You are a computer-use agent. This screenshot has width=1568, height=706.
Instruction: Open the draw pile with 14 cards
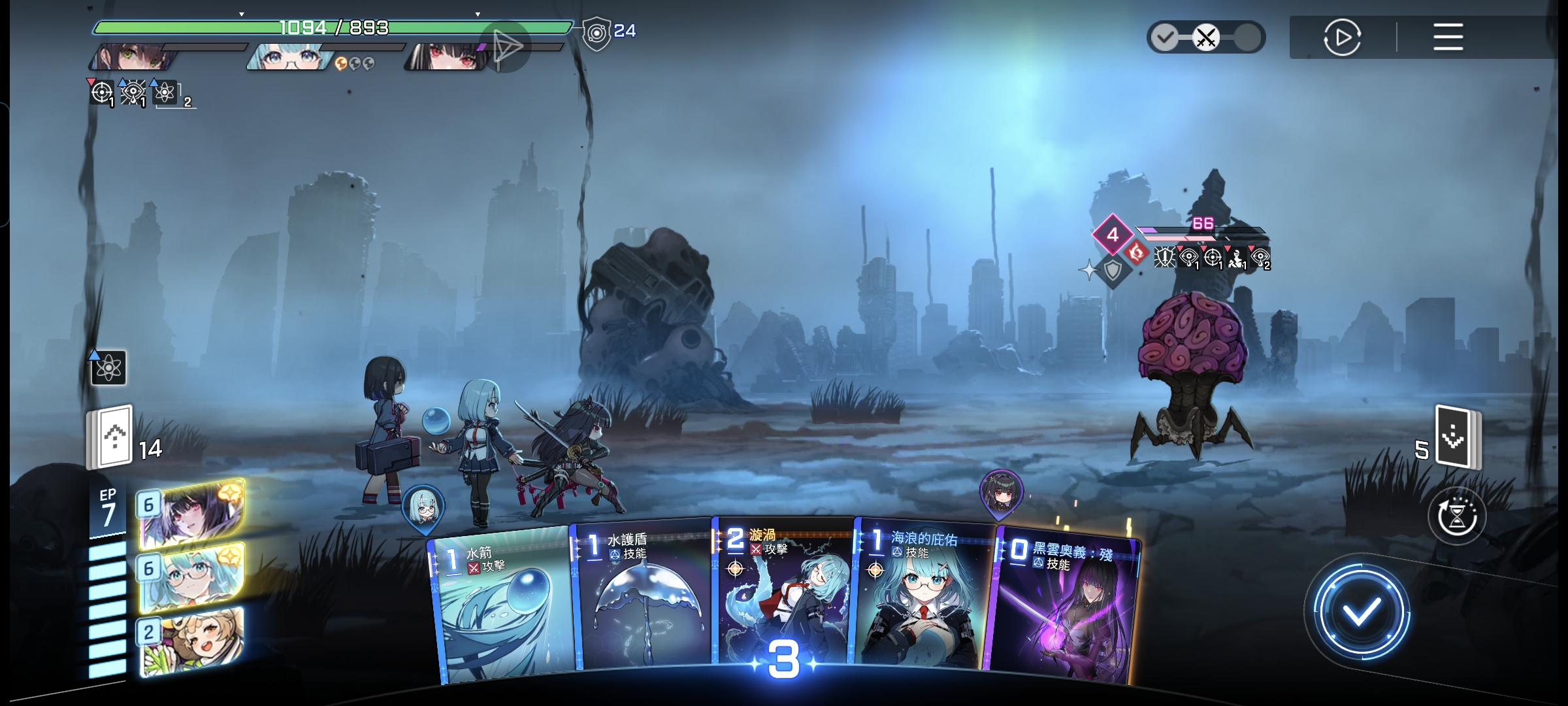pos(112,437)
